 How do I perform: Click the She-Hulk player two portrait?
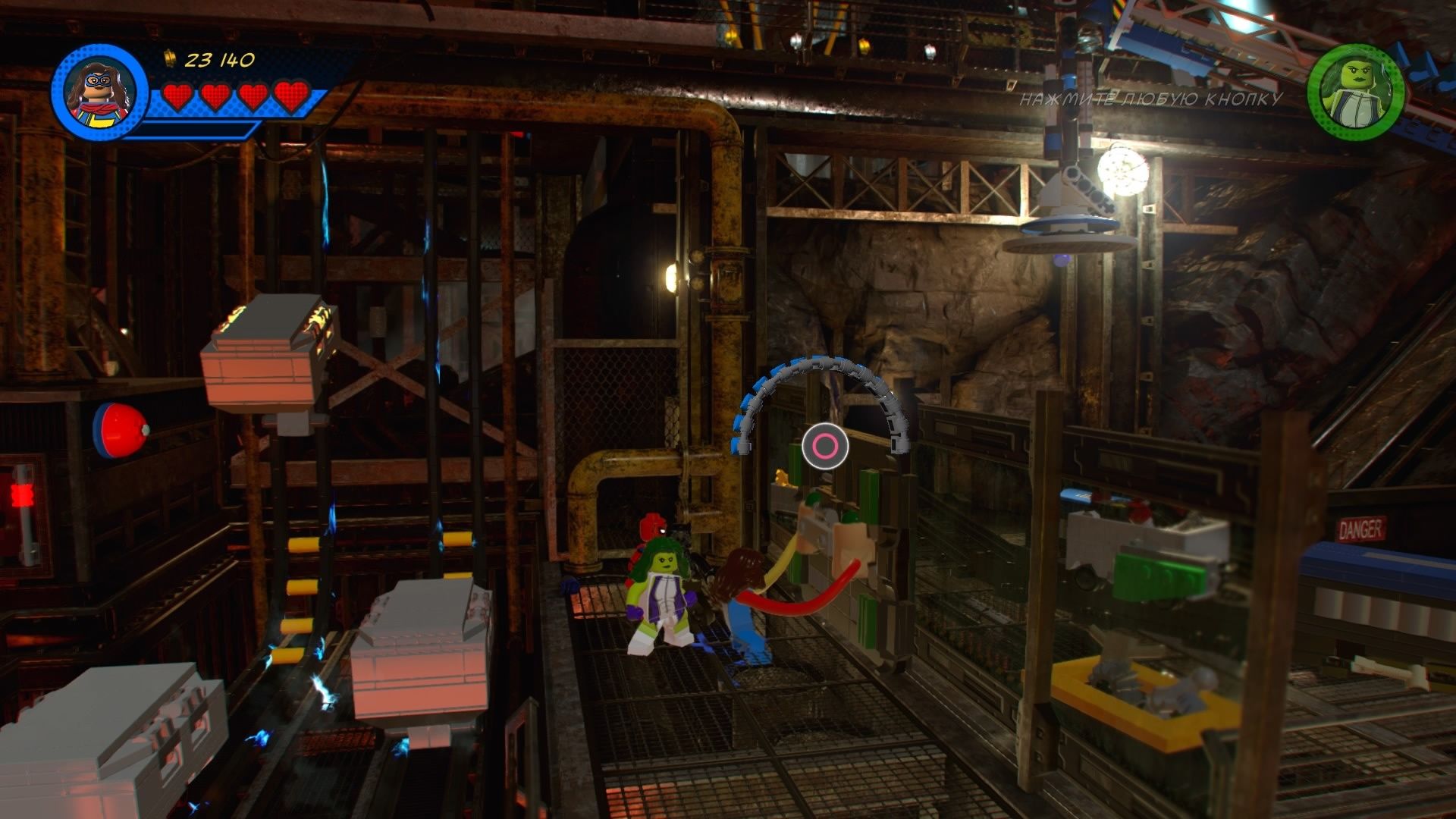[1355, 93]
